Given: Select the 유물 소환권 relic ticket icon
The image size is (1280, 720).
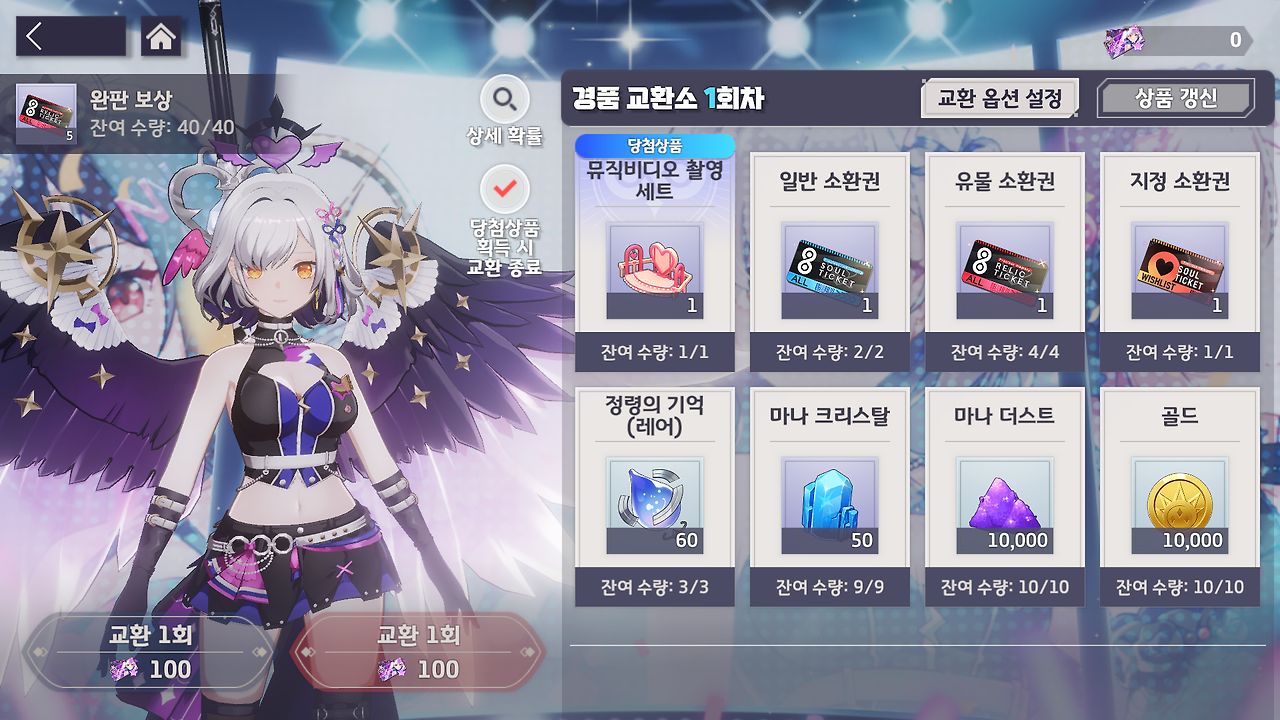Looking at the screenshot, I should pos(1004,270).
